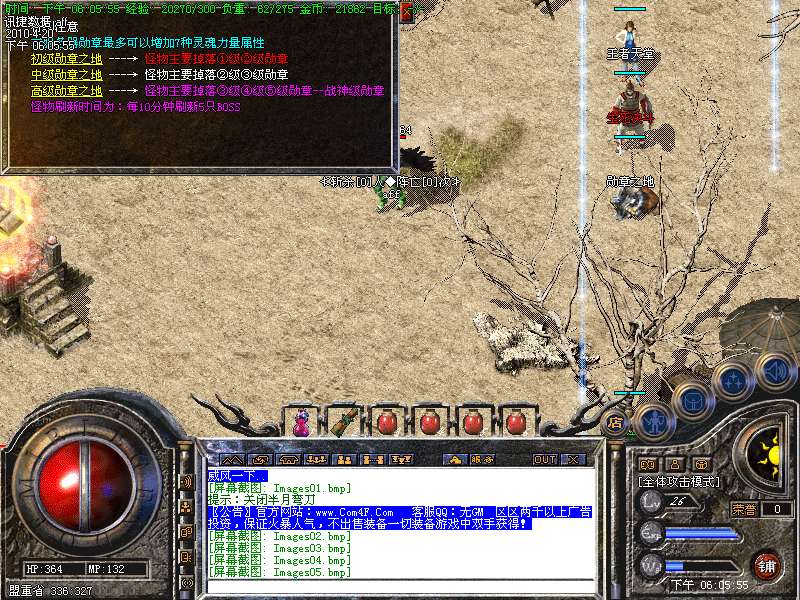Close the NPC dialog with the red corner button
This screenshot has width=800, height=600.
[406, 13]
